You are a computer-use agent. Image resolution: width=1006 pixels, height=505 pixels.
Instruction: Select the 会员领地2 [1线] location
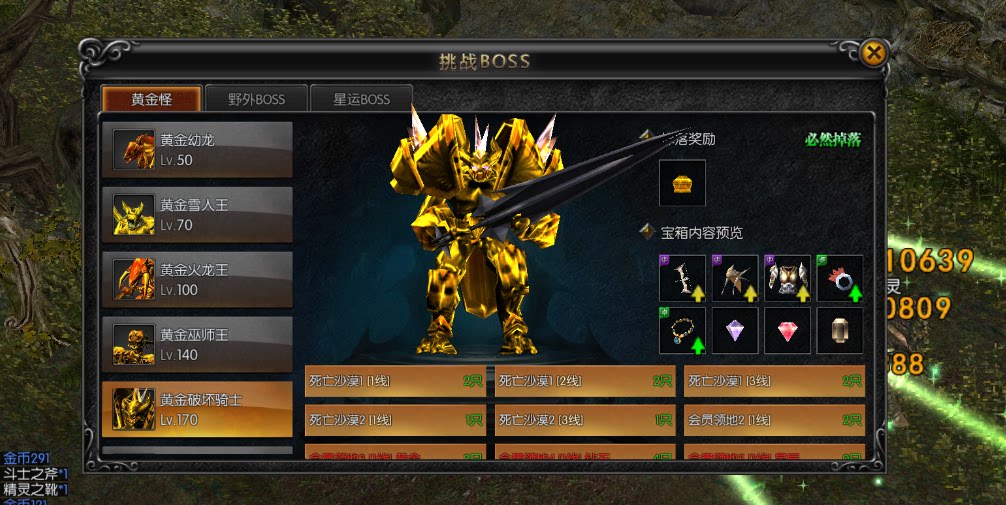[x=774, y=421]
